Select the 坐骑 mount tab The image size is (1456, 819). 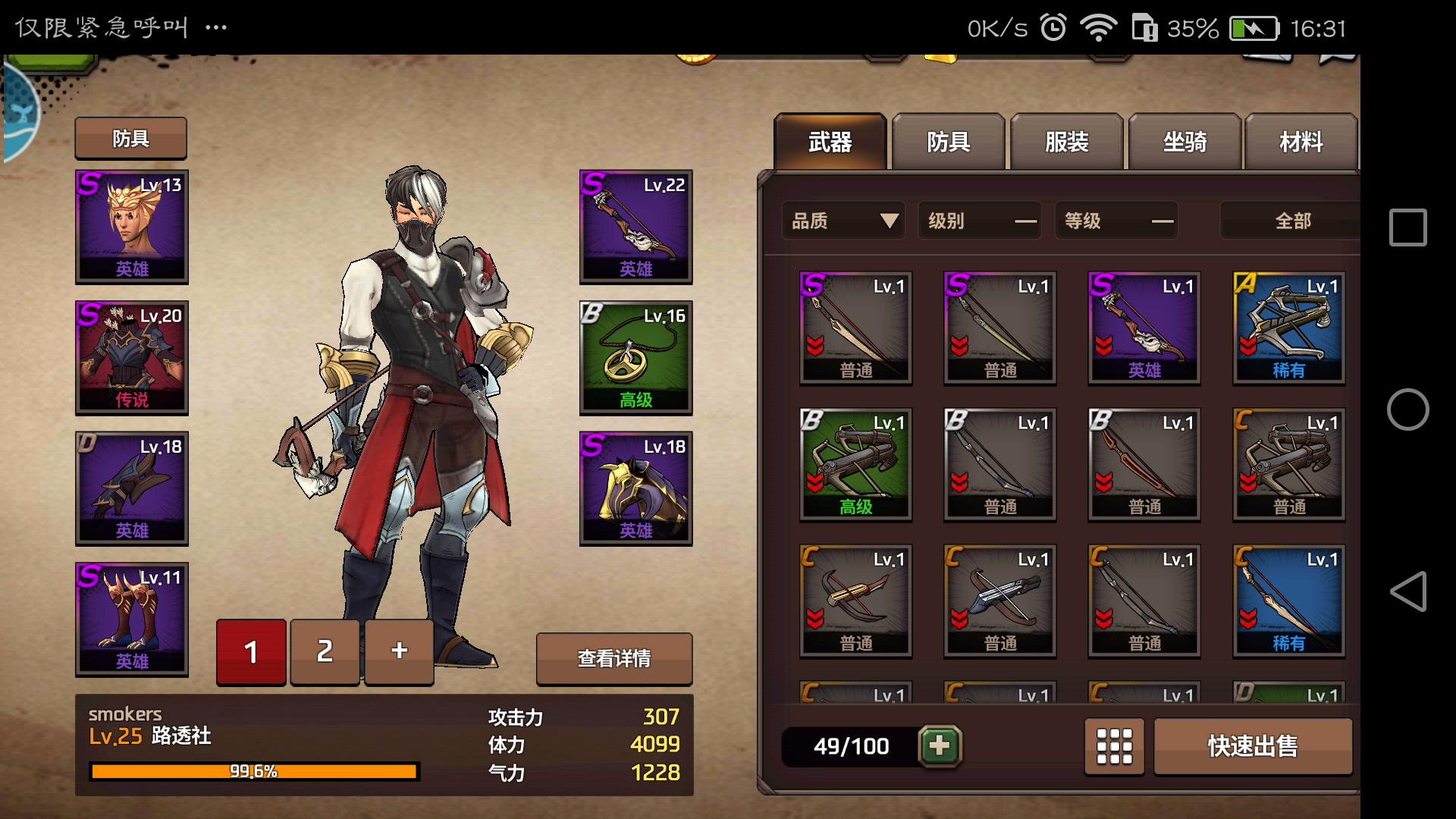(x=1185, y=142)
